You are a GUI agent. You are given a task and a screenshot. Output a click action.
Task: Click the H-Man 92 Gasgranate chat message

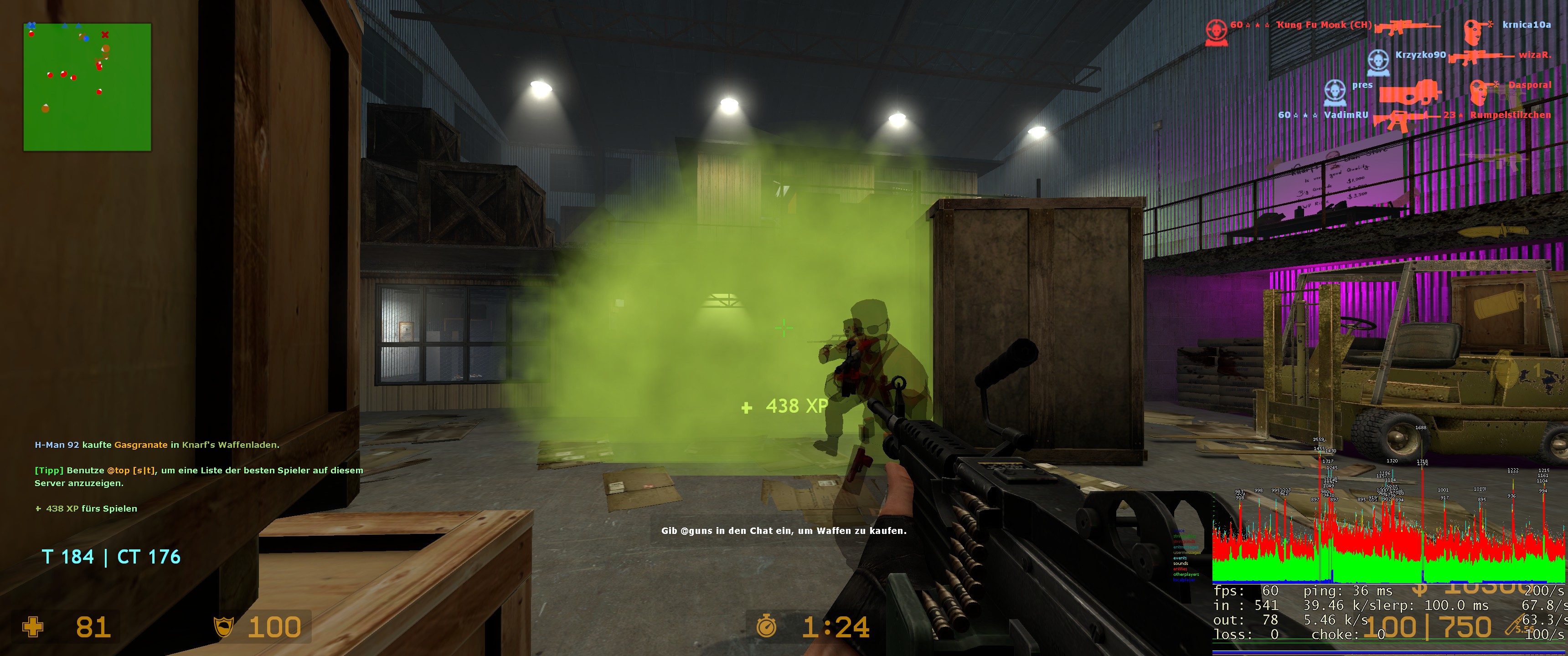click(156, 445)
